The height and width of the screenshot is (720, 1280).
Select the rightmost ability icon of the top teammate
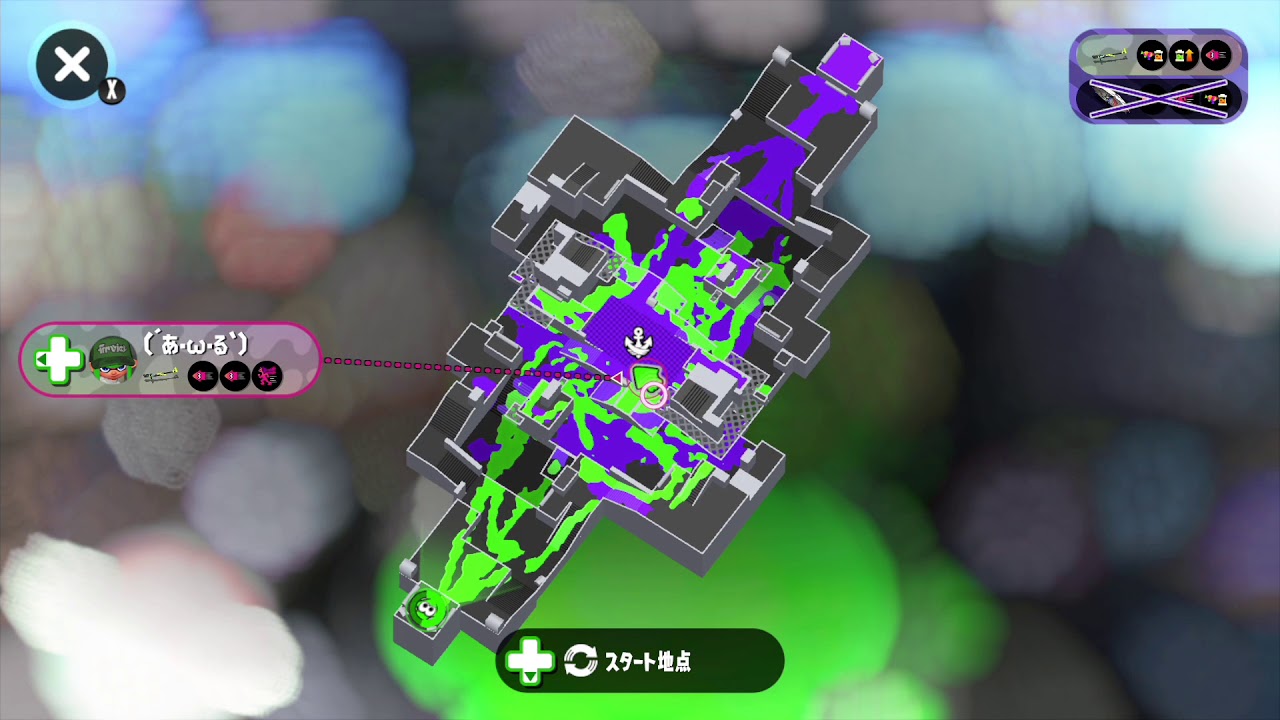[x=1215, y=56]
